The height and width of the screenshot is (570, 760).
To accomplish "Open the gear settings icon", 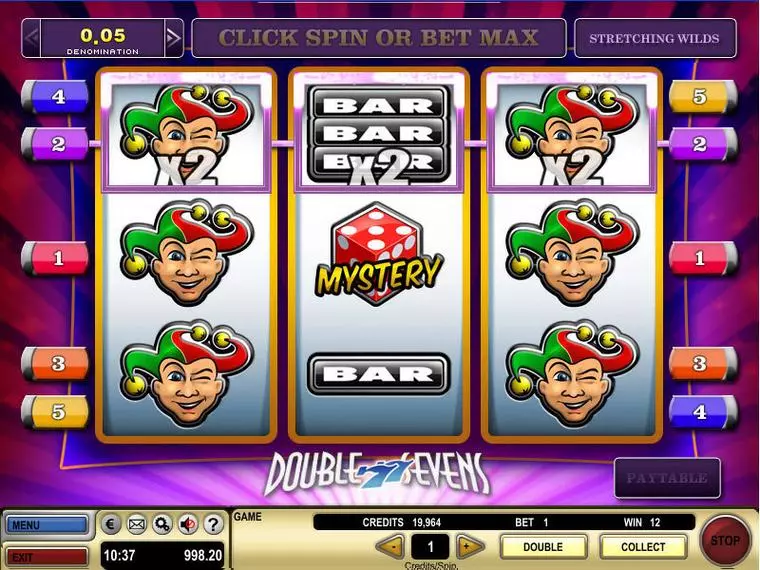I will pyautogui.click(x=161, y=524).
